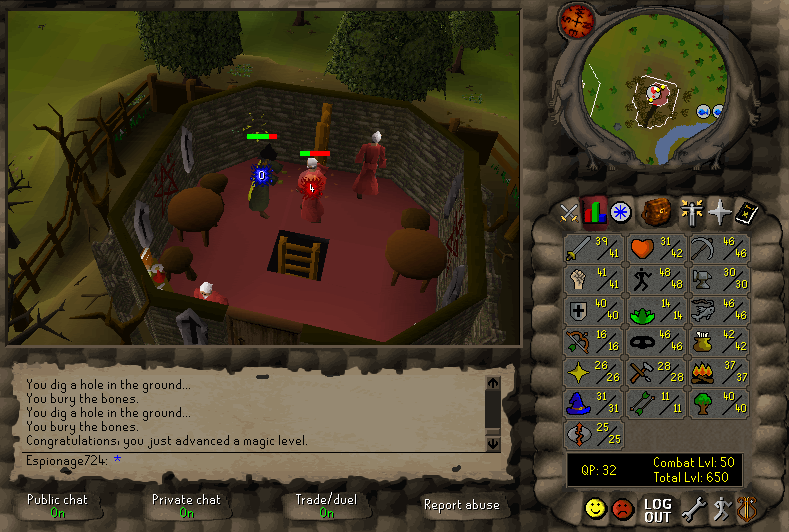This screenshot has width=789, height=532.
Task: Open the worn equipment tab
Action: [x=691, y=212]
